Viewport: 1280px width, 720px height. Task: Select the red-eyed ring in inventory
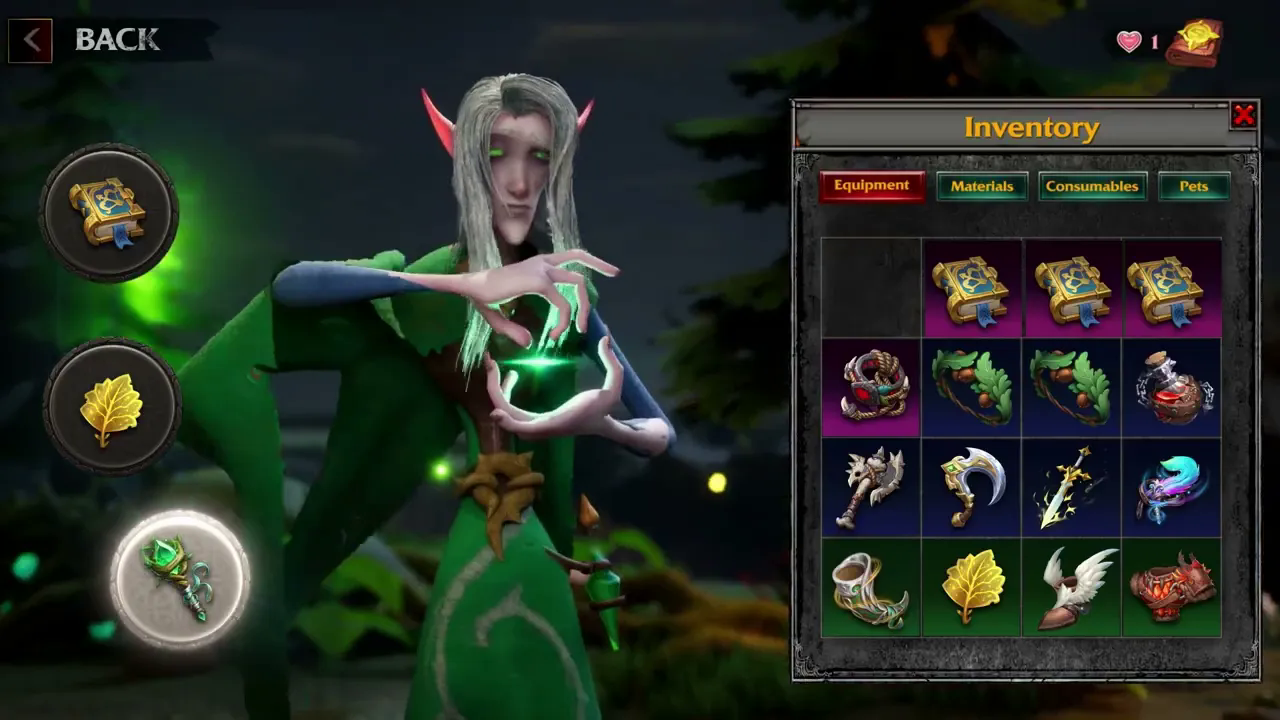tap(871, 387)
